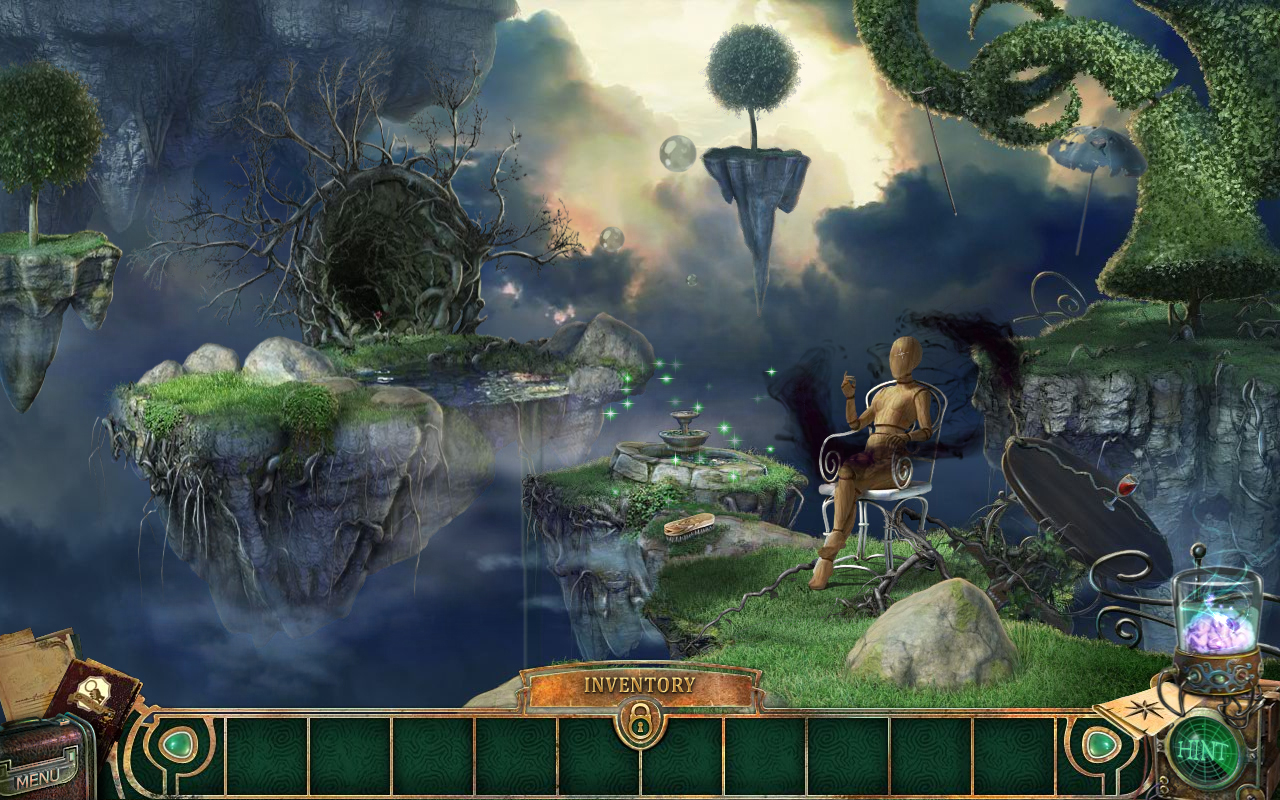Viewport: 1280px width, 800px height.
Task: Click the red flower near the portal
Action: (378, 314)
